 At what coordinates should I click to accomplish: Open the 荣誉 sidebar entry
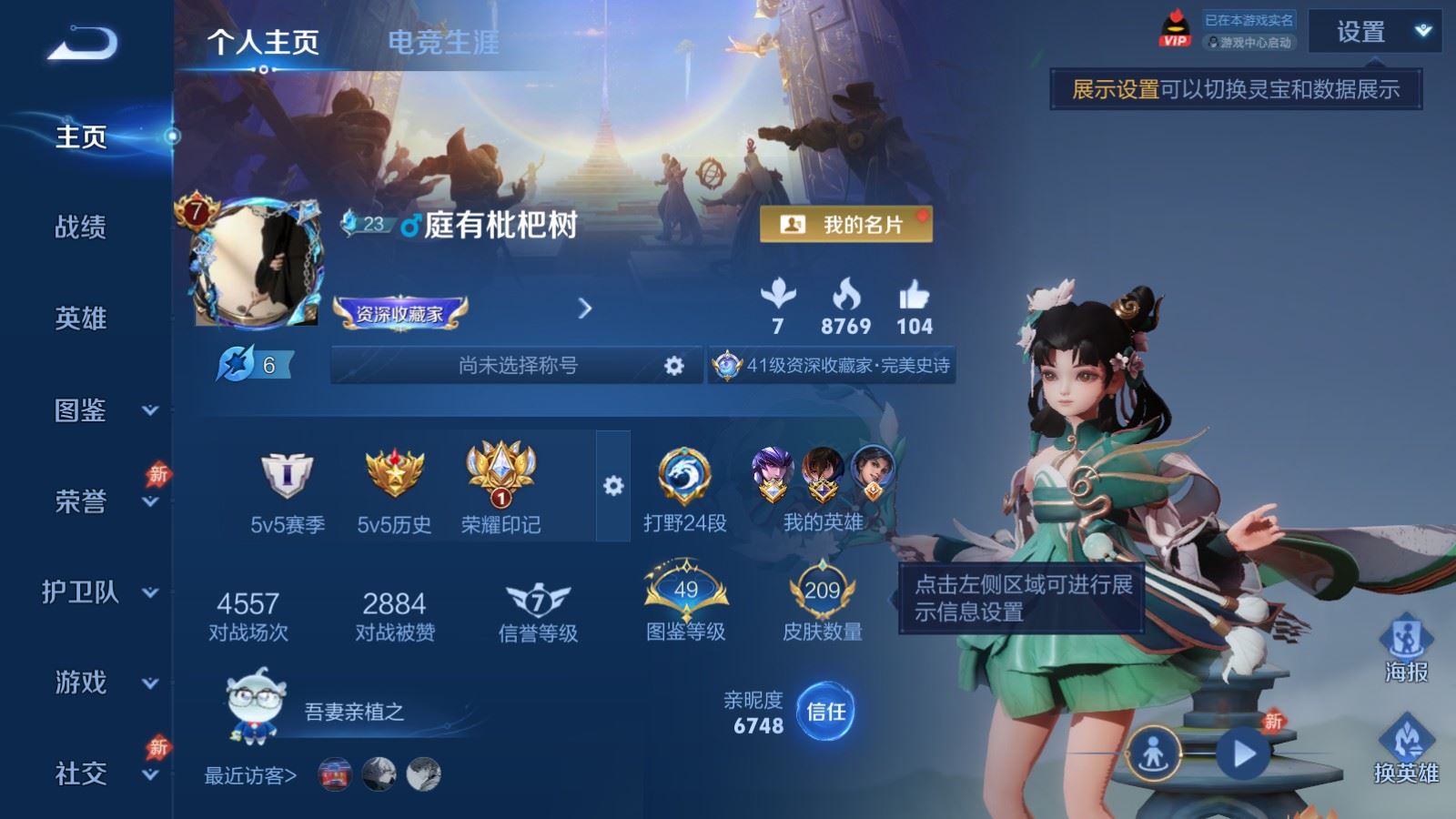(100, 501)
